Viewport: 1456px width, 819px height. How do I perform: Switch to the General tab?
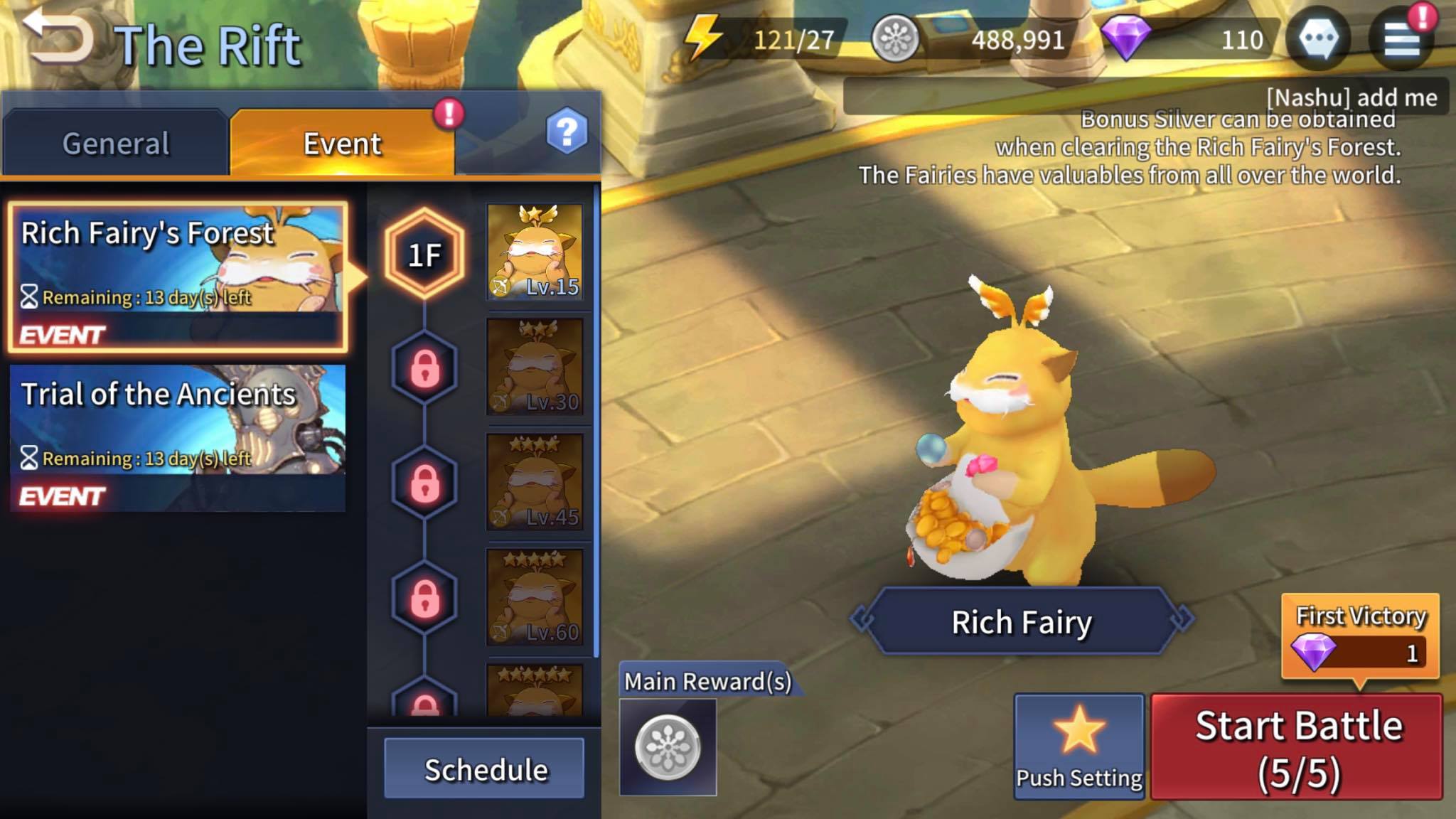point(116,144)
